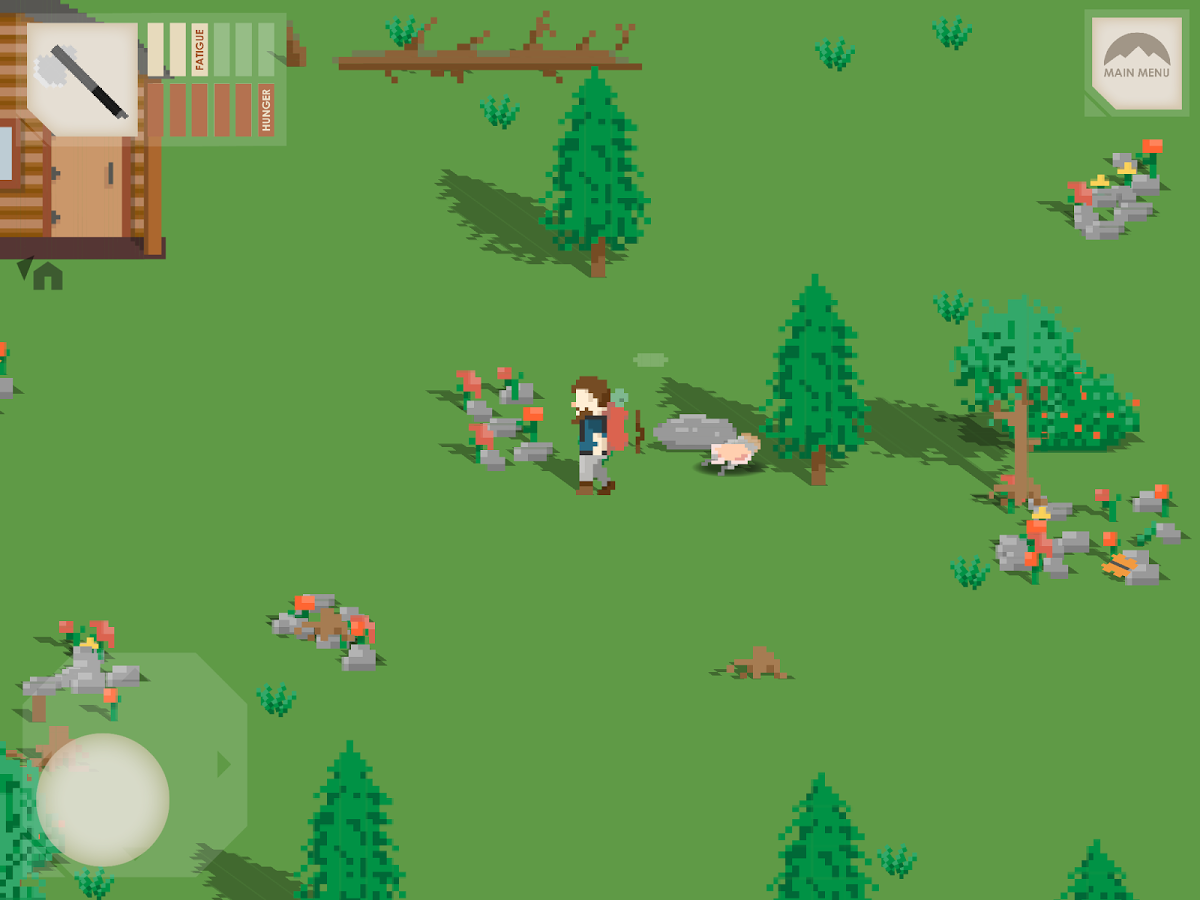Tap the equipped saw tool slot
Image resolution: width=1200 pixels, height=900 pixels.
coord(82,79)
